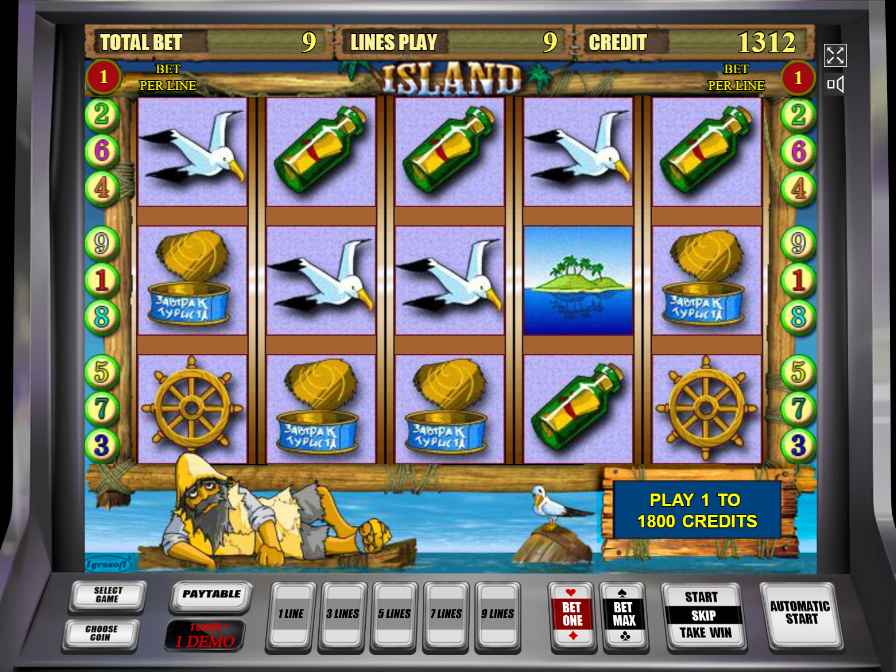Choose the 3 Lines button
The image size is (896, 672).
click(343, 616)
